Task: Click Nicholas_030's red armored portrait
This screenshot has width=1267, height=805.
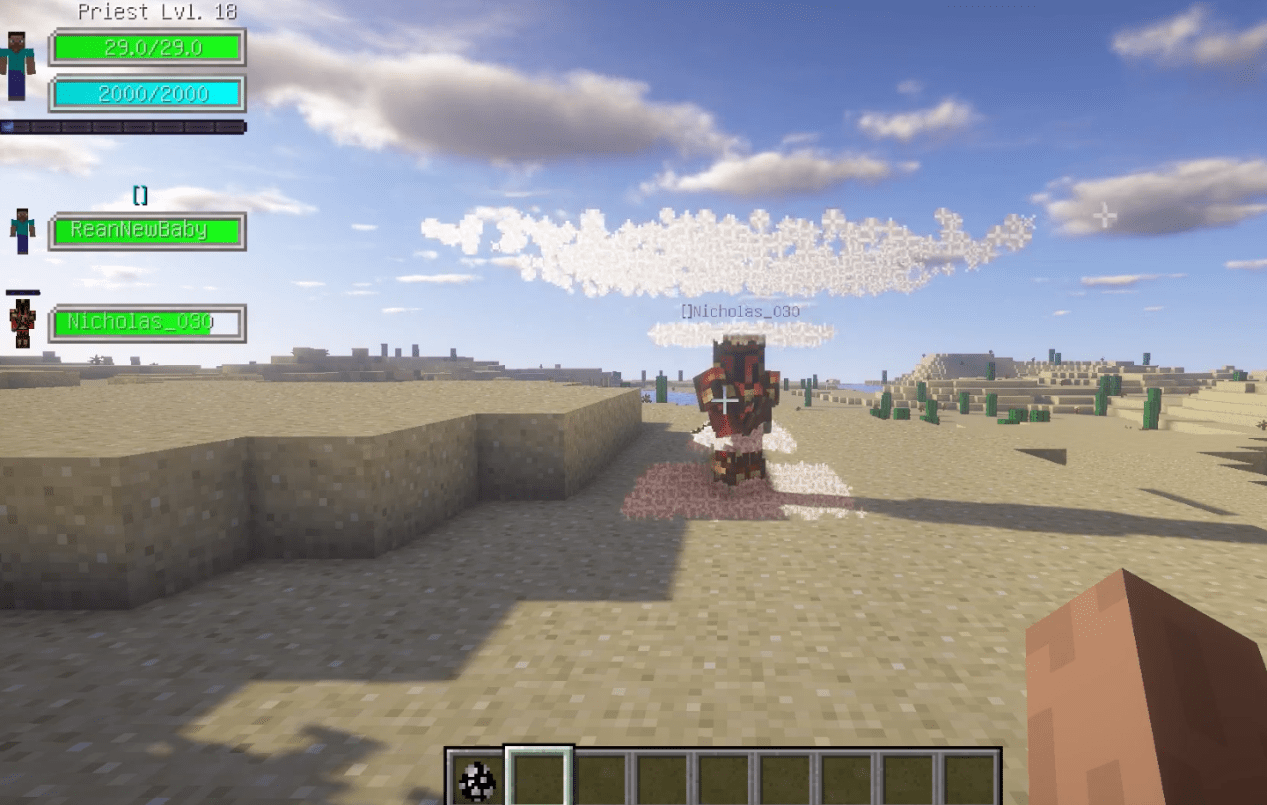Action: [22, 323]
